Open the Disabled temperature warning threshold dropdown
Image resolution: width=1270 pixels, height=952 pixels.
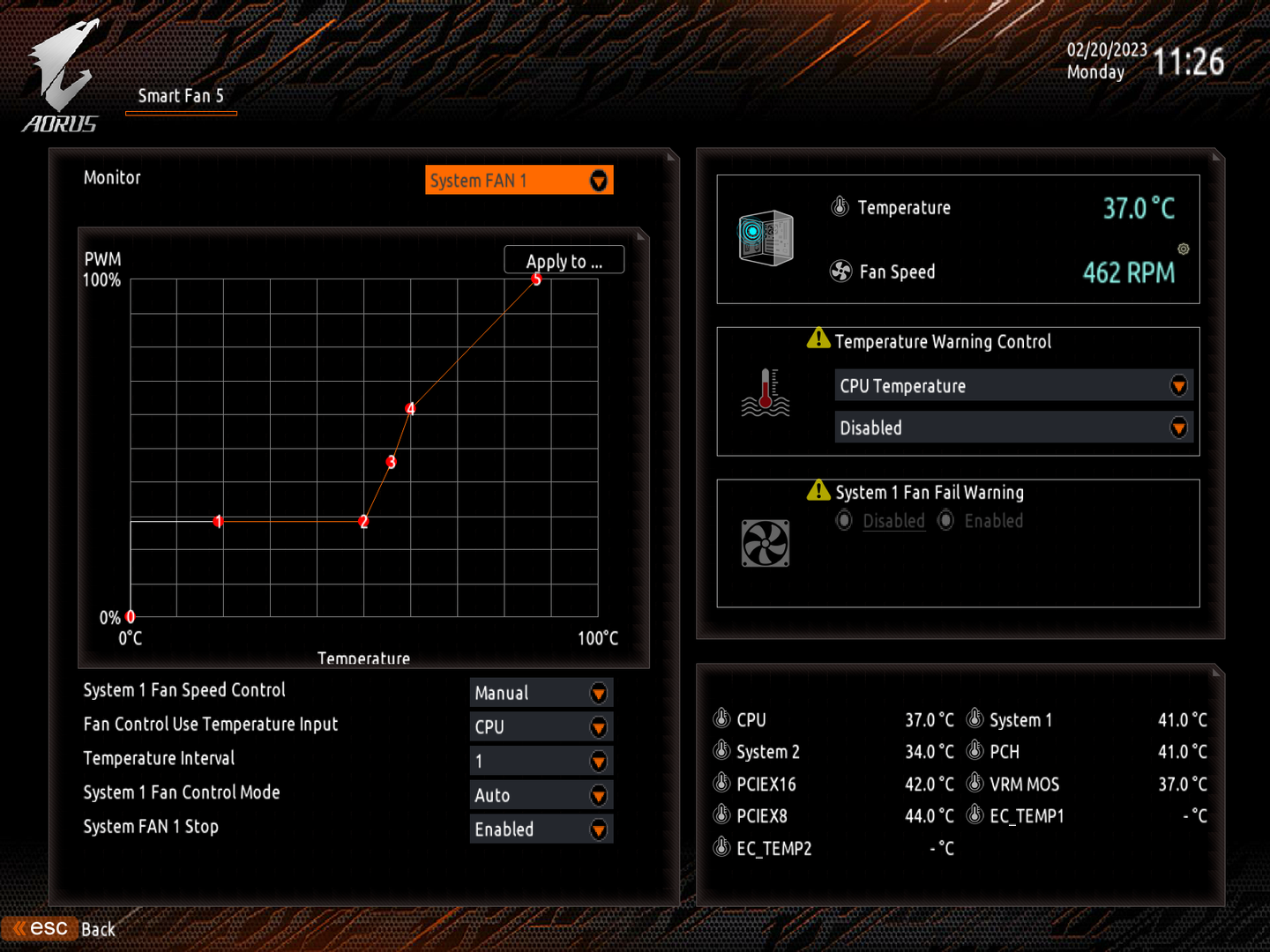click(1013, 428)
